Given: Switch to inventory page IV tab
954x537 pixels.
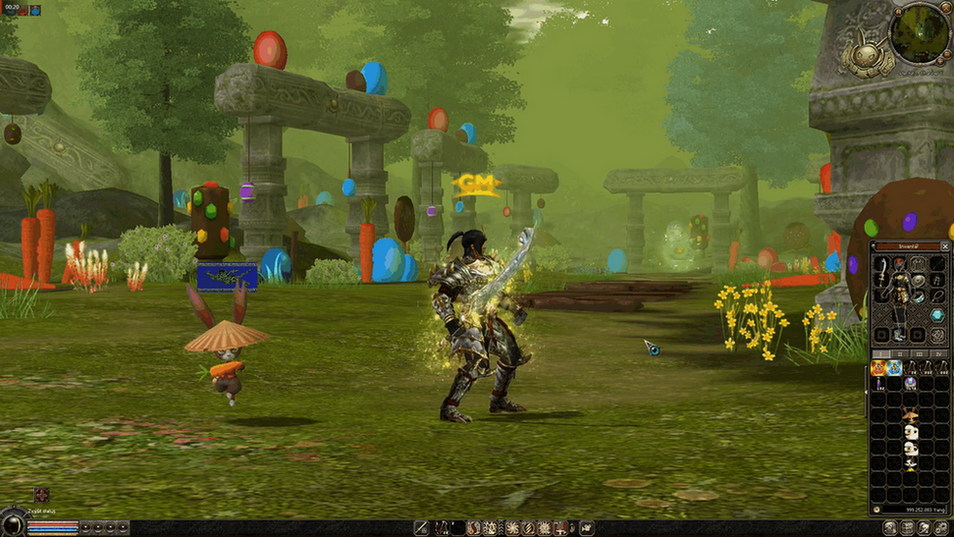Looking at the screenshot, I should (x=938, y=354).
